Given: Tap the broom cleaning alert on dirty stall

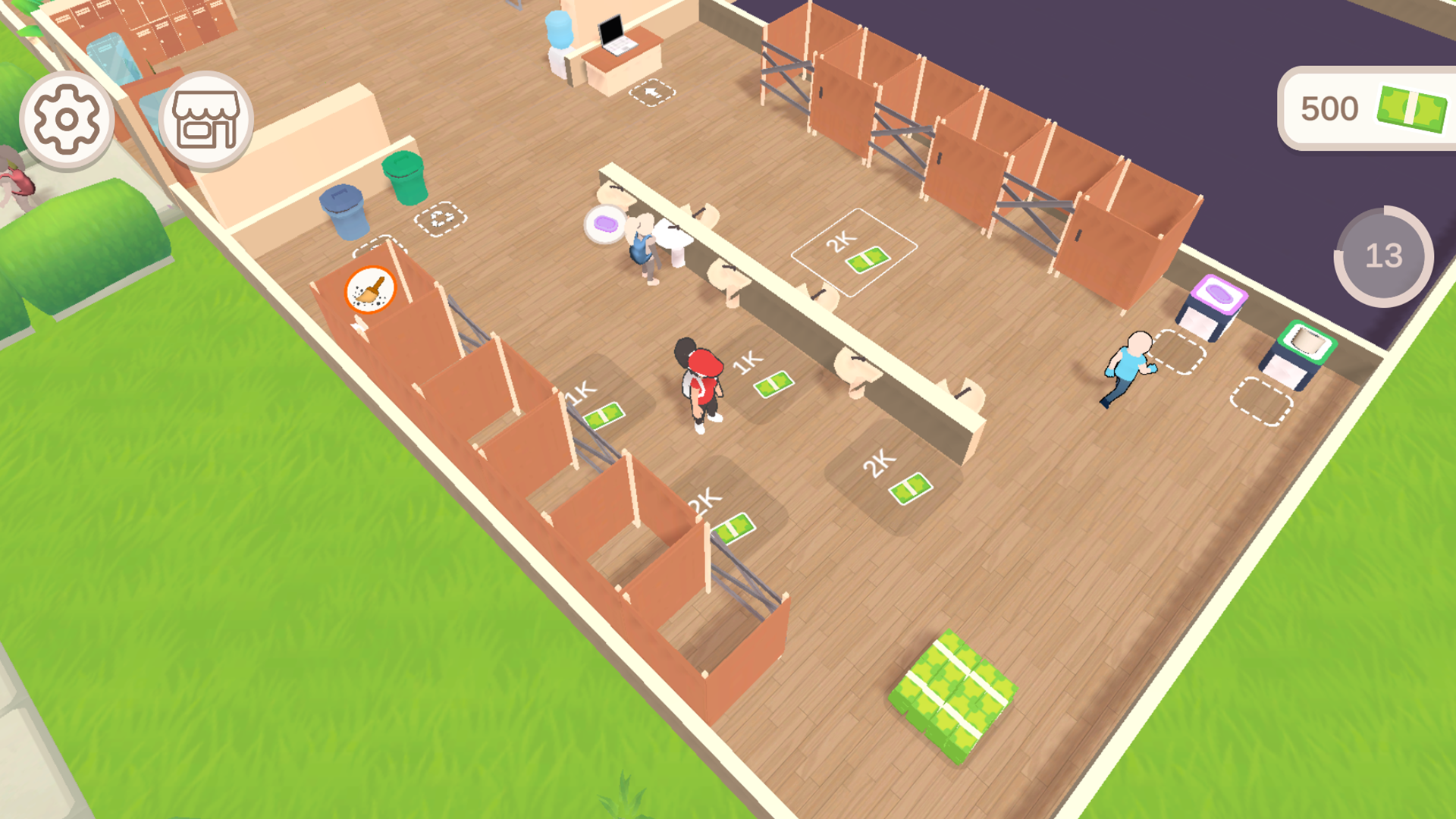Looking at the screenshot, I should click(369, 289).
